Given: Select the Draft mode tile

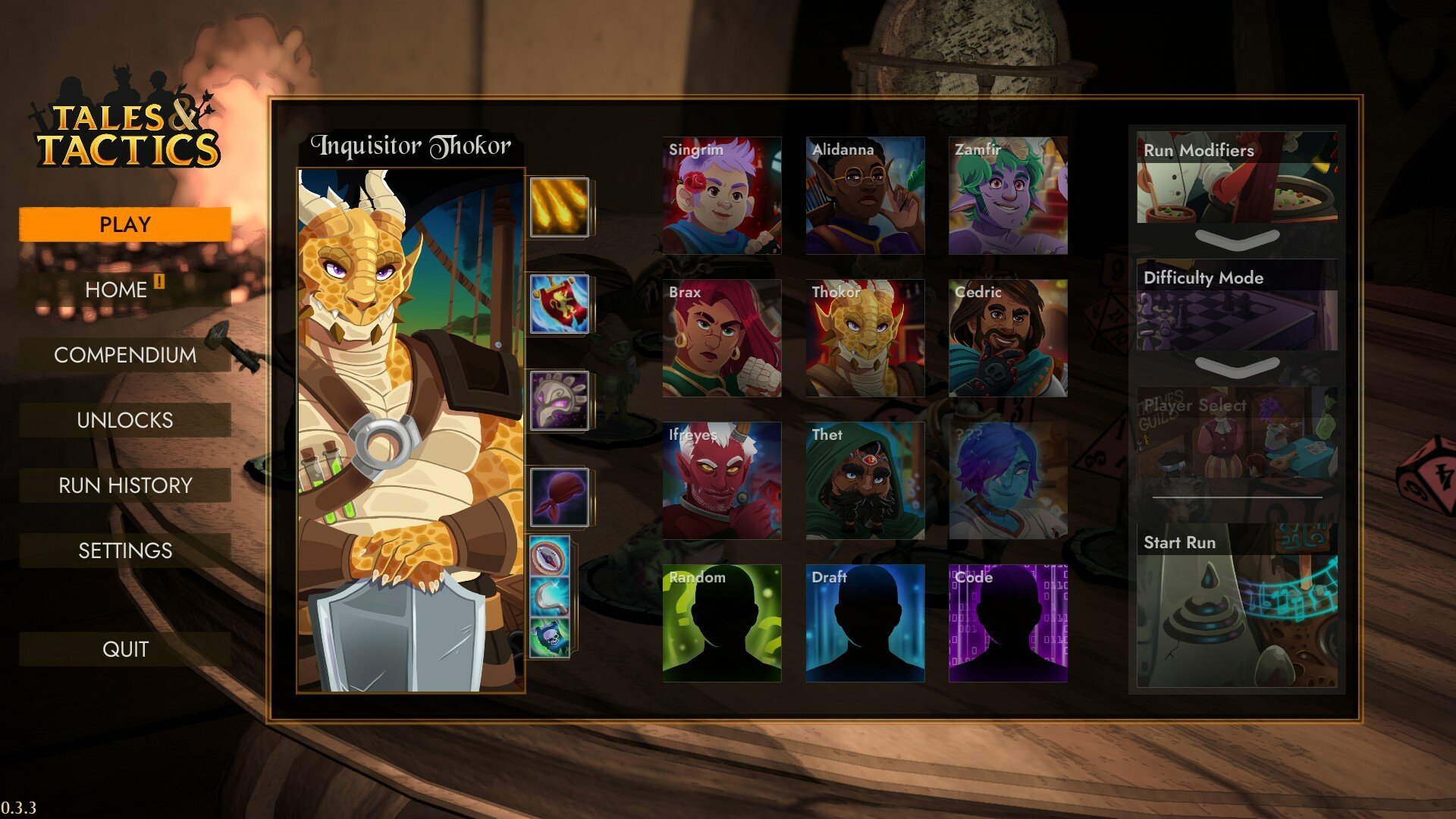Looking at the screenshot, I should click(864, 623).
